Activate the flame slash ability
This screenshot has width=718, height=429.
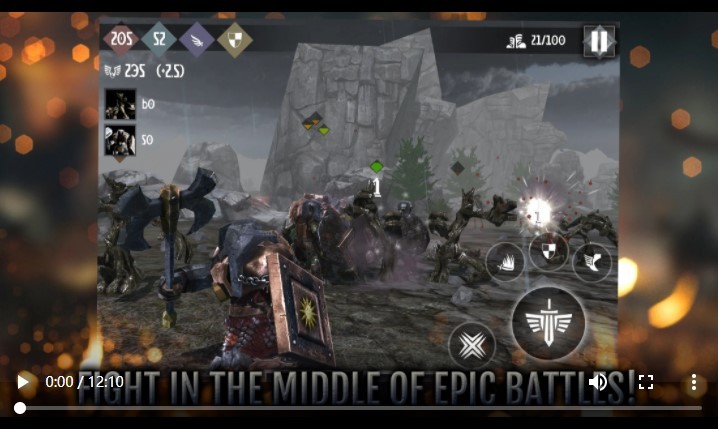[x=506, y=262]
